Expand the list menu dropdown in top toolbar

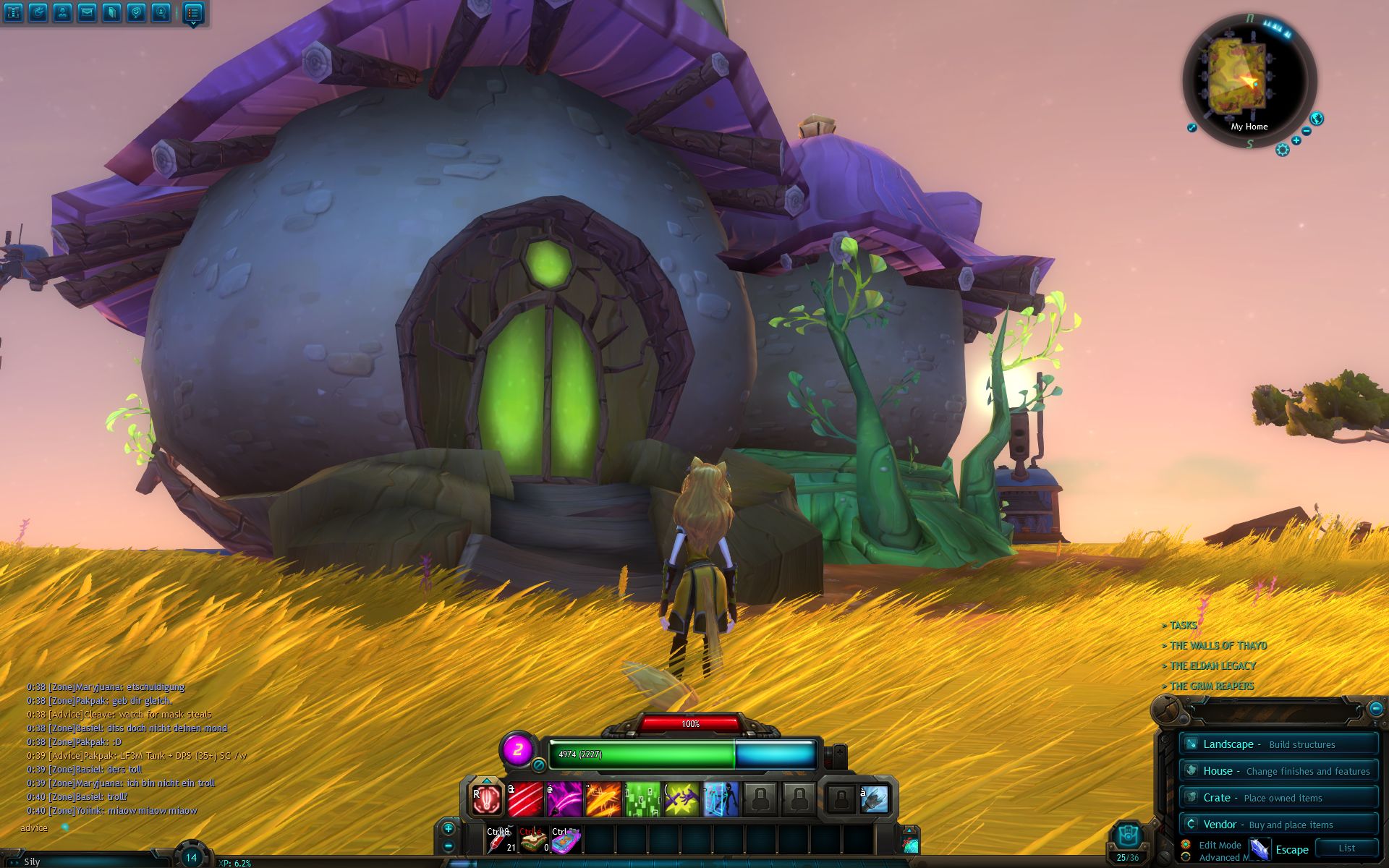pos(192,13)
